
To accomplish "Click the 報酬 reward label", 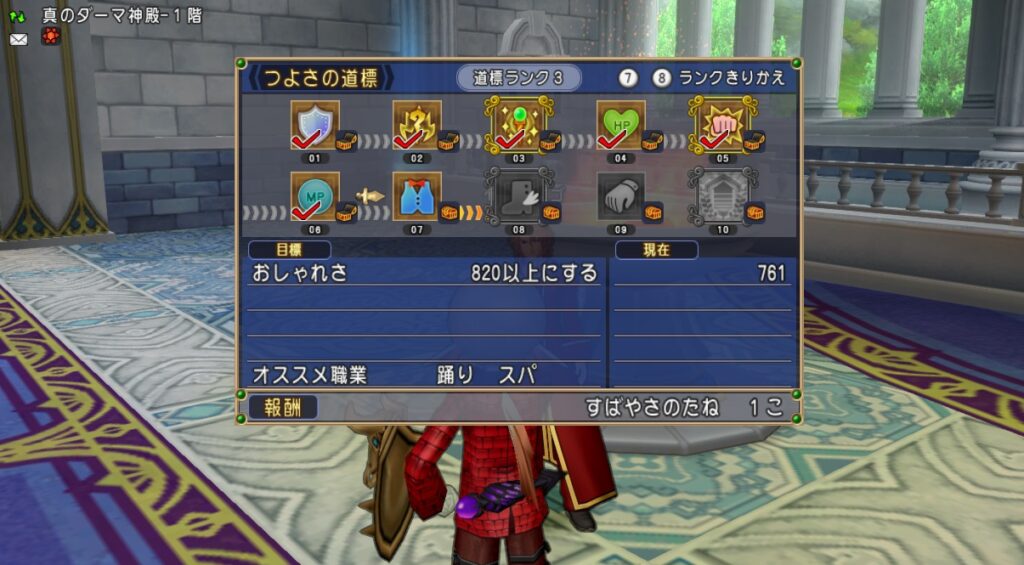I will (283, 407).
